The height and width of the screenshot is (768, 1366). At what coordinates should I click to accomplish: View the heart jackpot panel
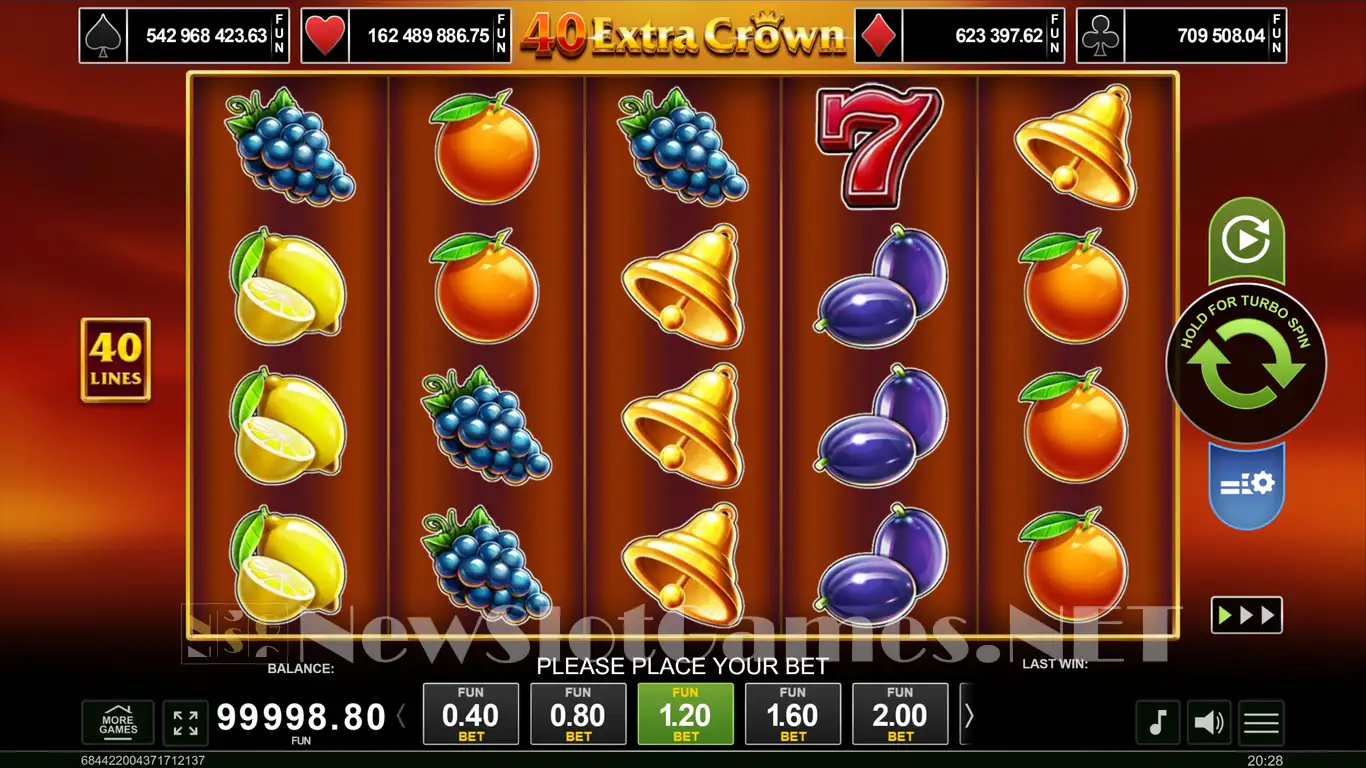(406, 36)
